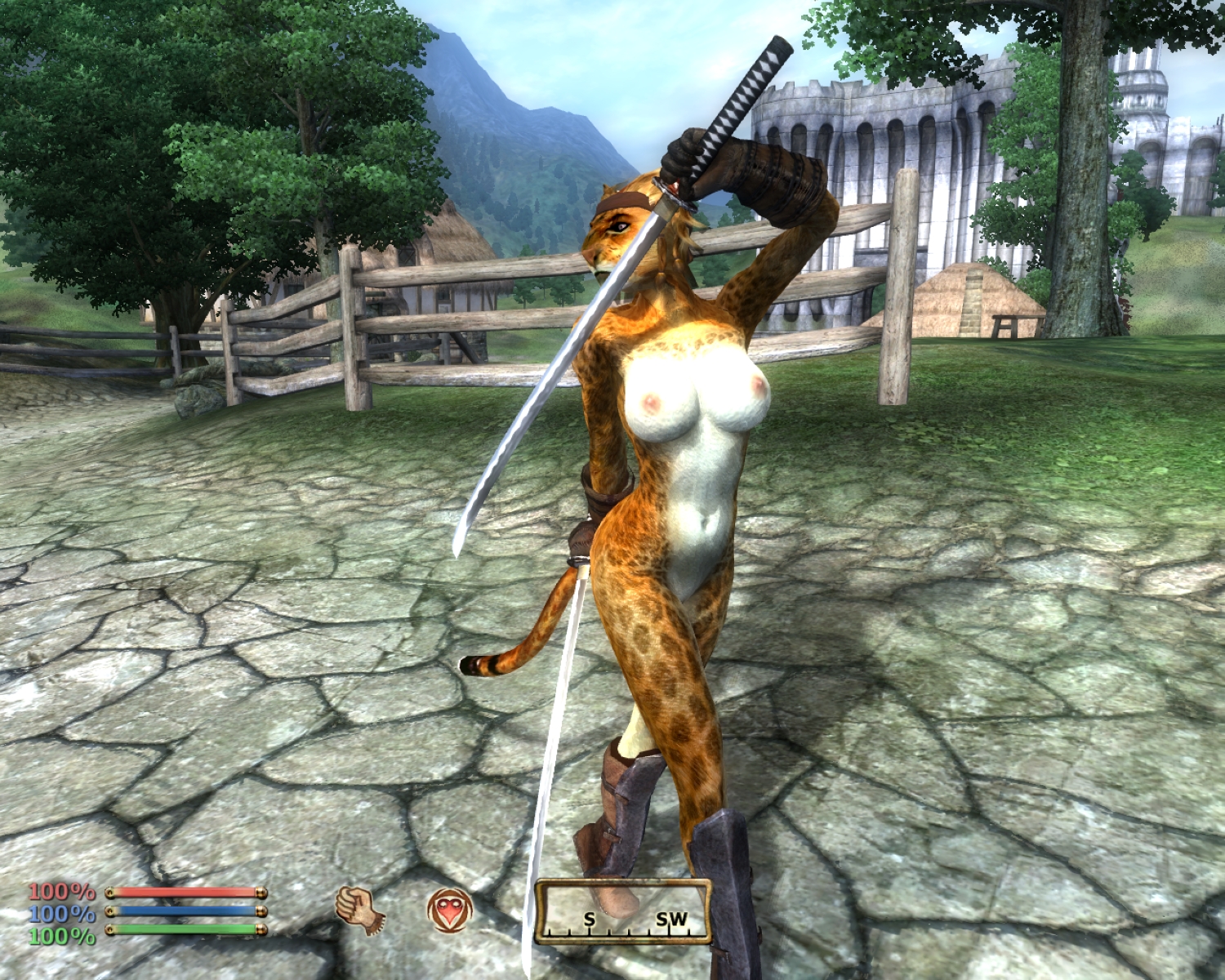Click the compass heading strip
1225x980 pixels.
[x=622, y=912]
